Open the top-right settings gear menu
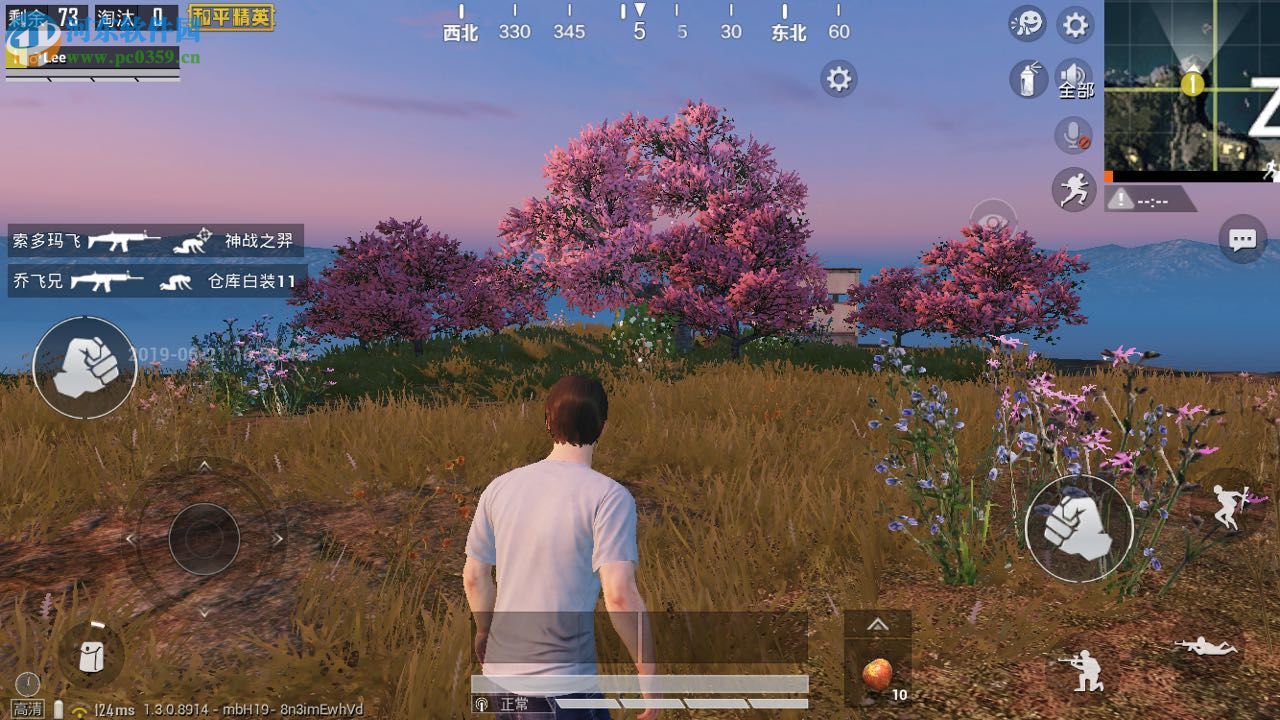The width and height of the screenshot is (1280, 720). coord(1073,23)
